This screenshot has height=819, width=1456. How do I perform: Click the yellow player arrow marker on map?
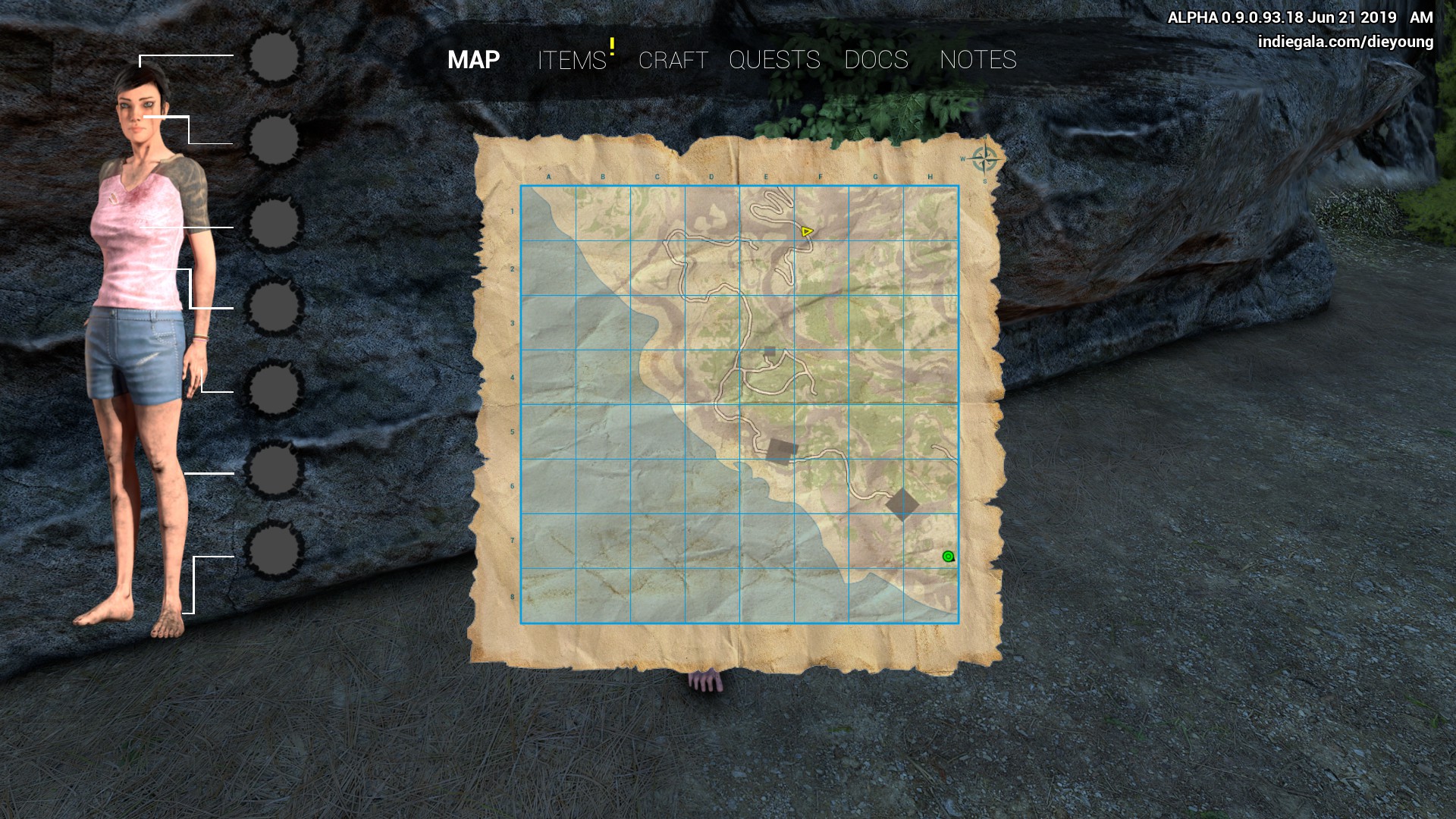click(807, 231)
